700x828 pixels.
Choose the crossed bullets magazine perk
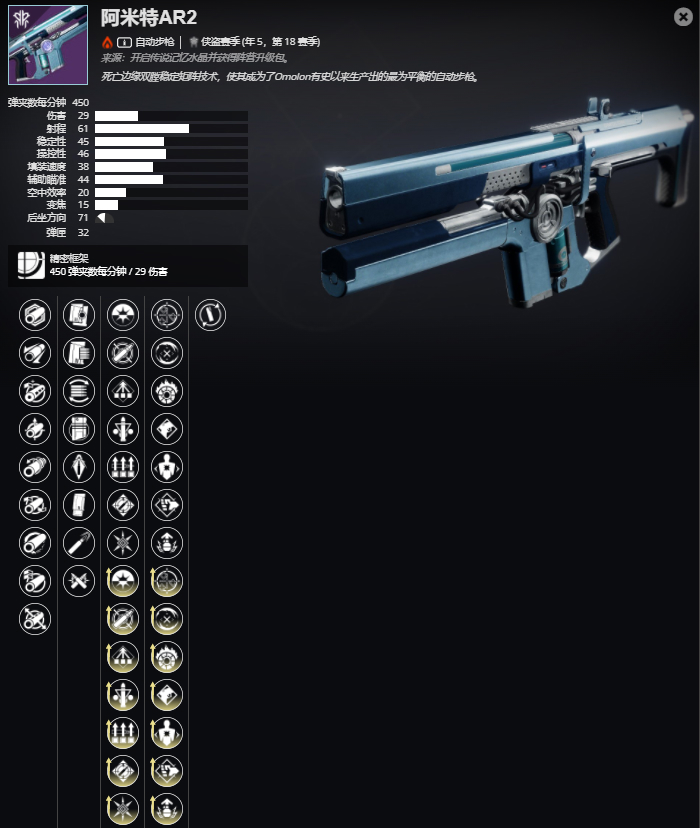point(78,582)
